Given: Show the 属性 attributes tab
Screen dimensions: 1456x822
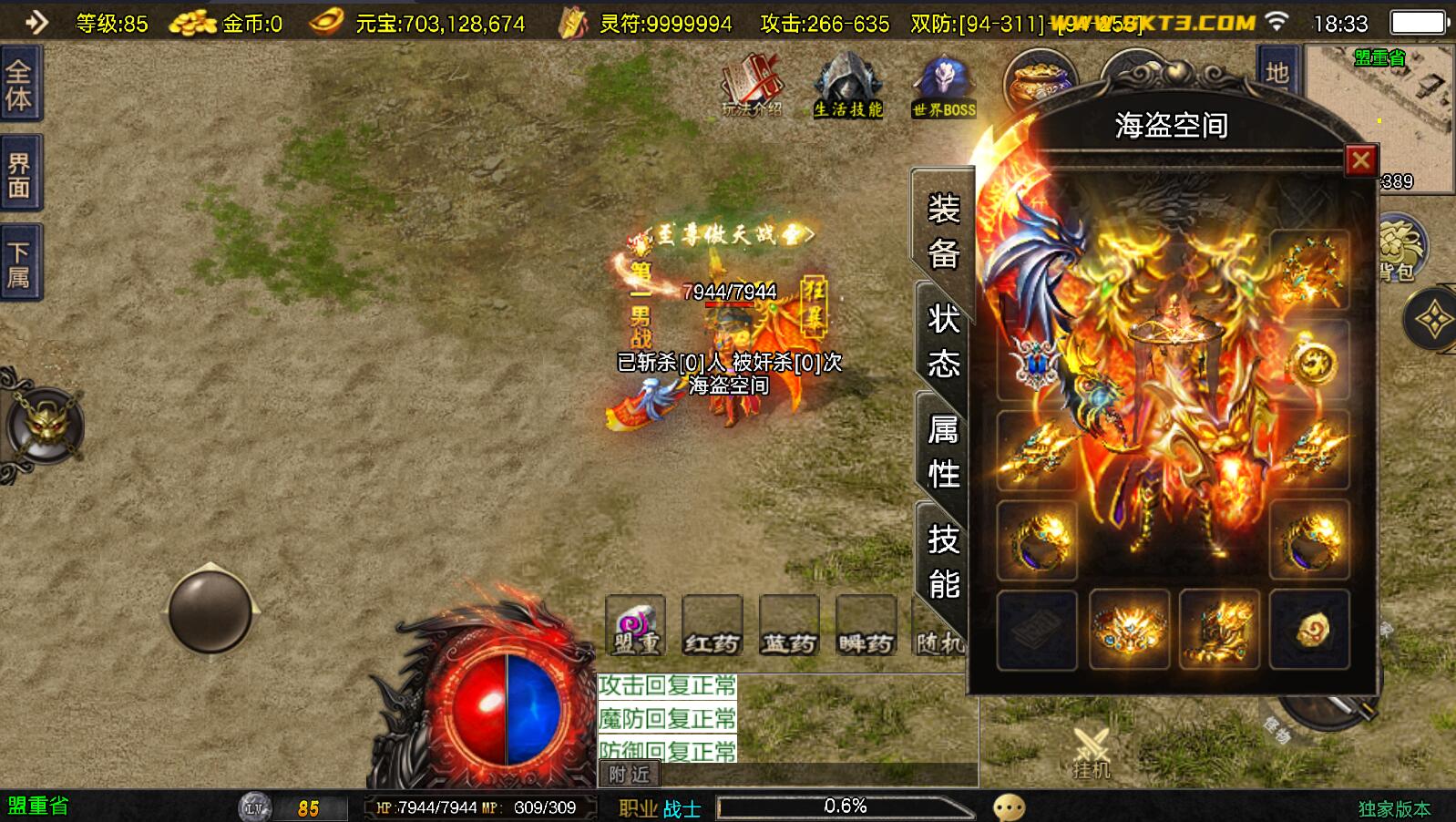Looking at the screenshot, I should click(943, 451).
